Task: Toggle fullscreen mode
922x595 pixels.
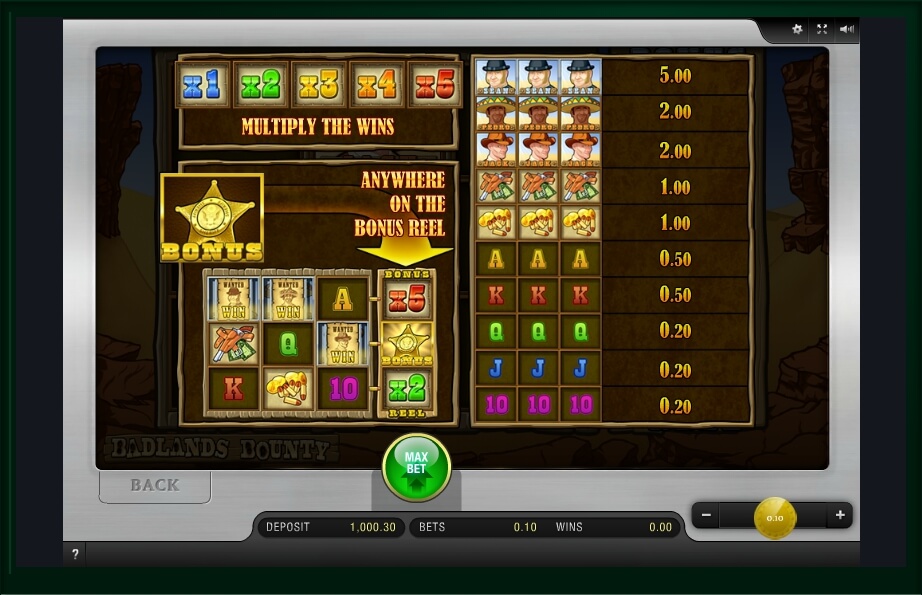Action: 822,29
